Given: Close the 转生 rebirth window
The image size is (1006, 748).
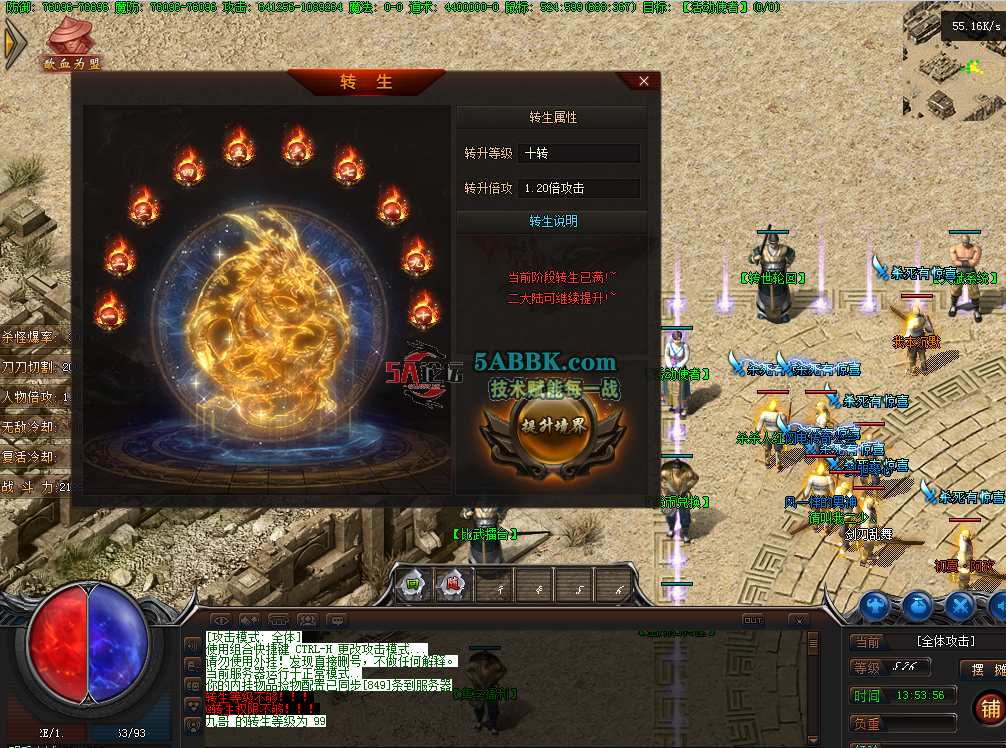Looking at the screenshot, I should 643,81.
